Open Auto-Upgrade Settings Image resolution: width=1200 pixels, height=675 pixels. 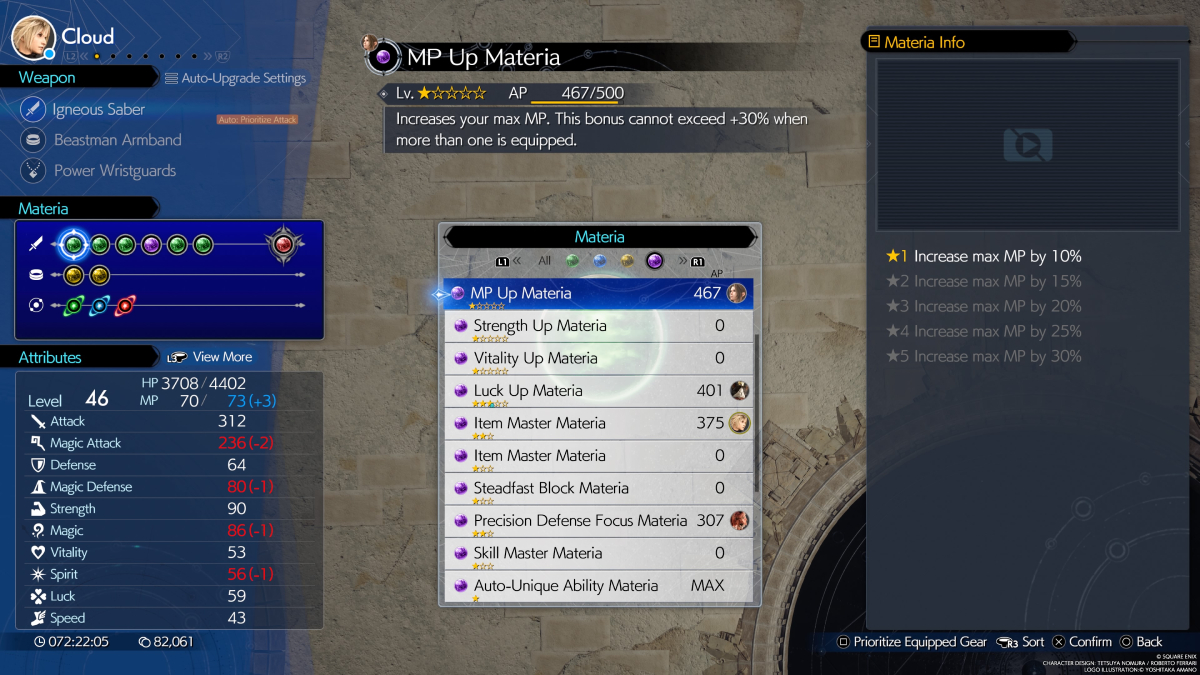pos(236,78)
